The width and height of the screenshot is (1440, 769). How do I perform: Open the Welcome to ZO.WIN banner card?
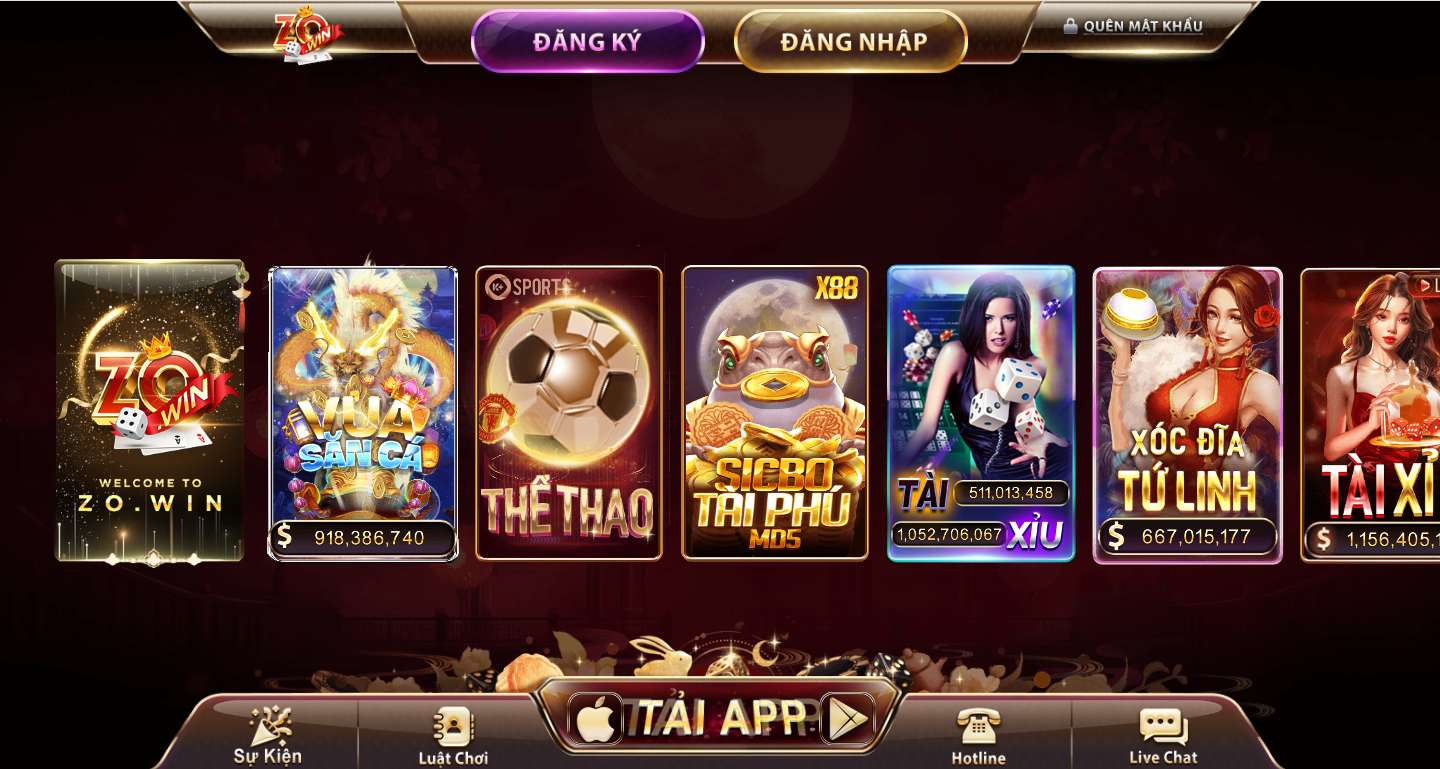pos(150,410)
